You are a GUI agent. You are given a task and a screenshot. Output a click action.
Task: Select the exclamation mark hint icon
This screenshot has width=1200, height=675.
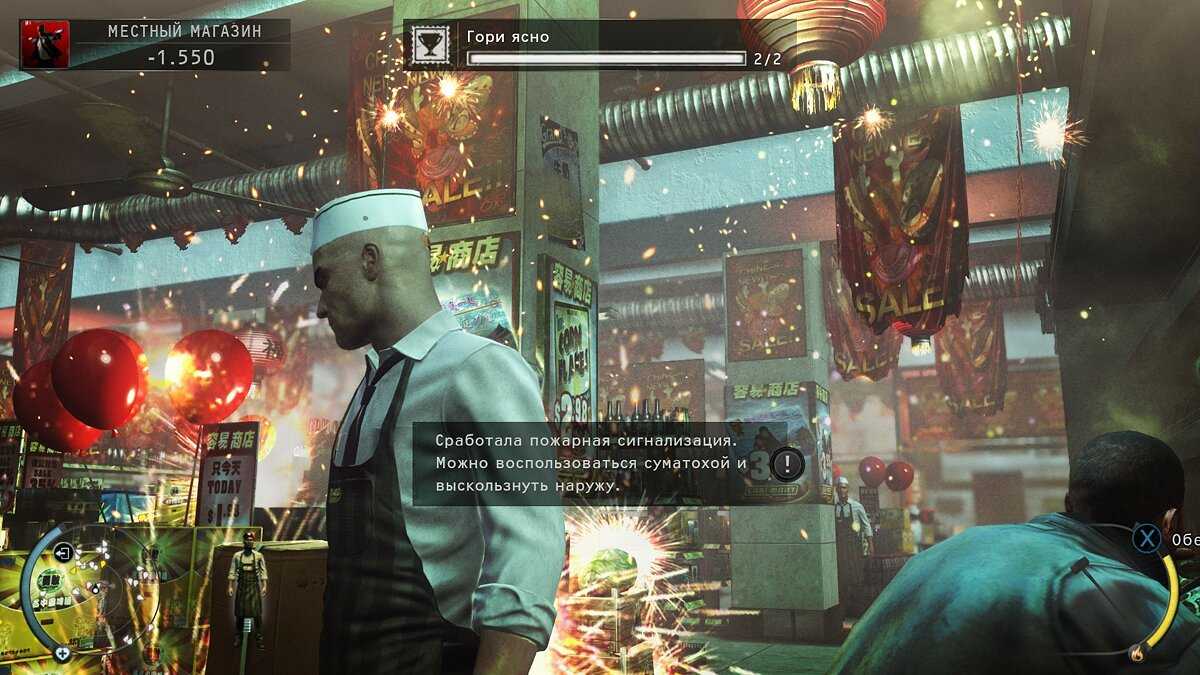788,464
